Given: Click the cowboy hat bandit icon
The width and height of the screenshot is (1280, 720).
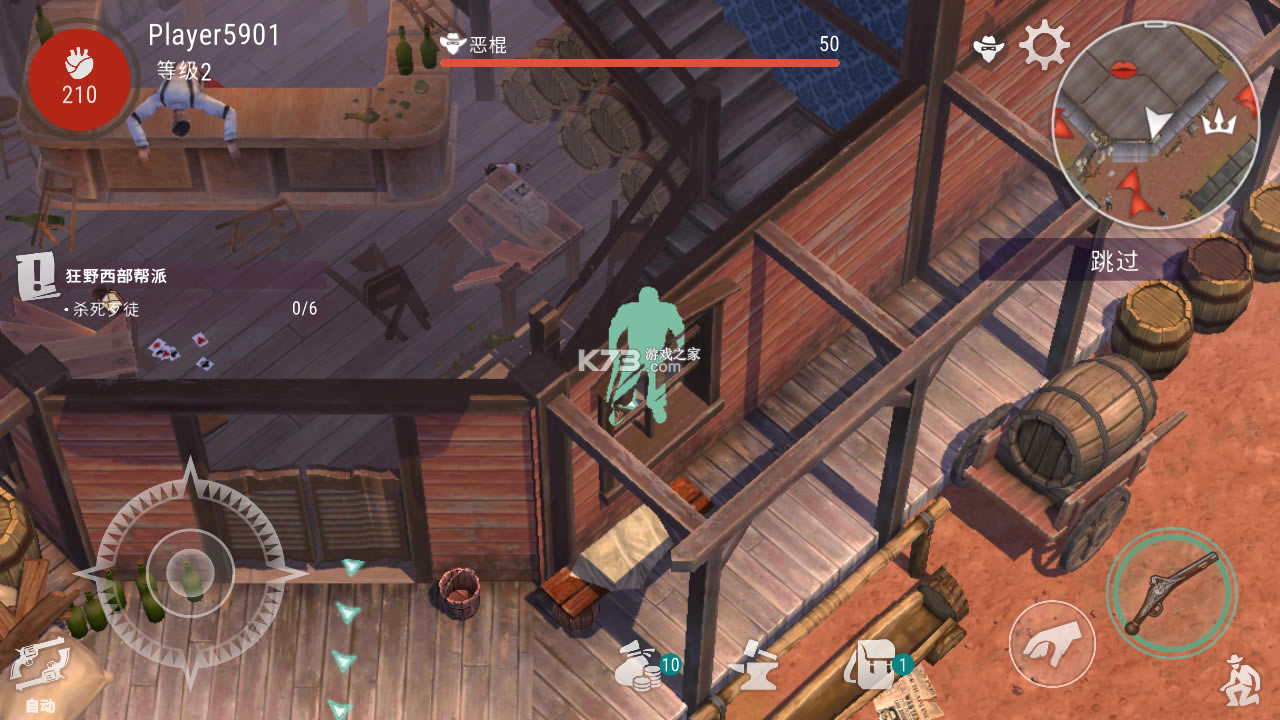Looking at the screenshot, I should pyautogui.click(x=989, y=46).
